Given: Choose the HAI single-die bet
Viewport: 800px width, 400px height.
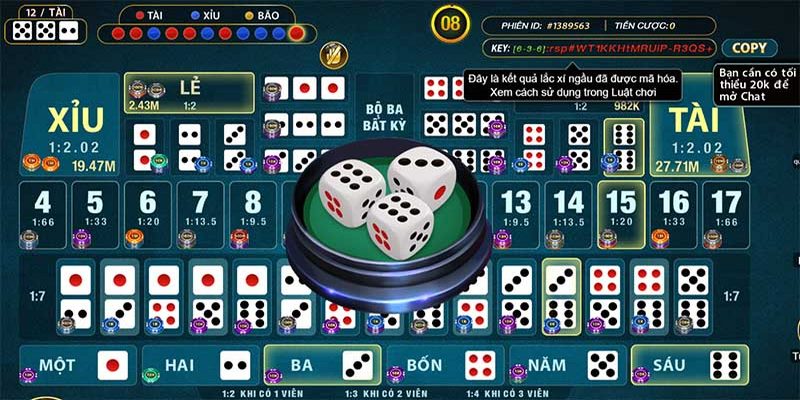Looking at the screenshot, I should [200, 365].
